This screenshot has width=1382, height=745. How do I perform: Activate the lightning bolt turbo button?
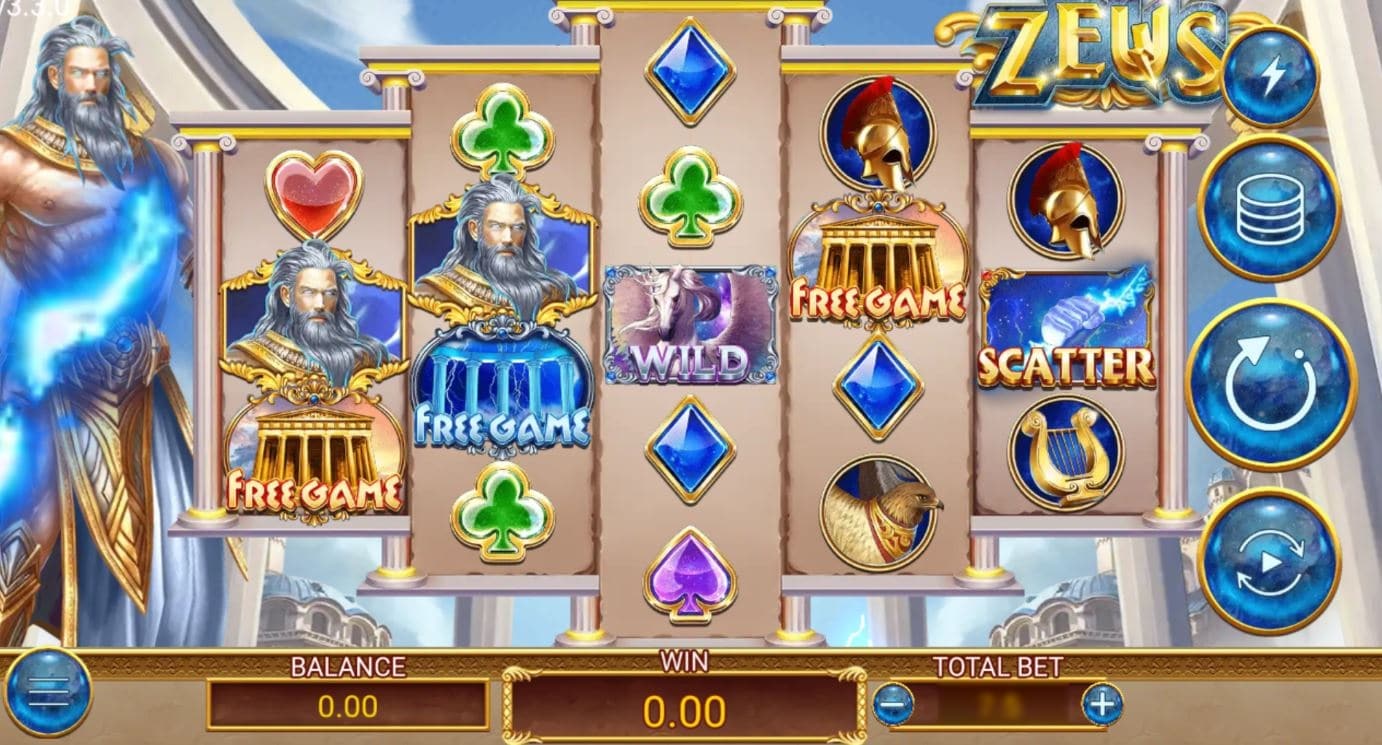[1270, 75]
